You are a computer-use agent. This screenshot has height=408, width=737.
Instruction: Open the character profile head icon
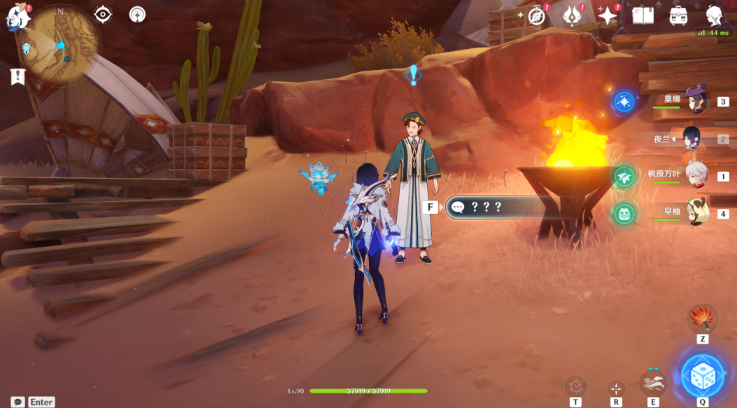pyautogui.click(x=715, y=15)
